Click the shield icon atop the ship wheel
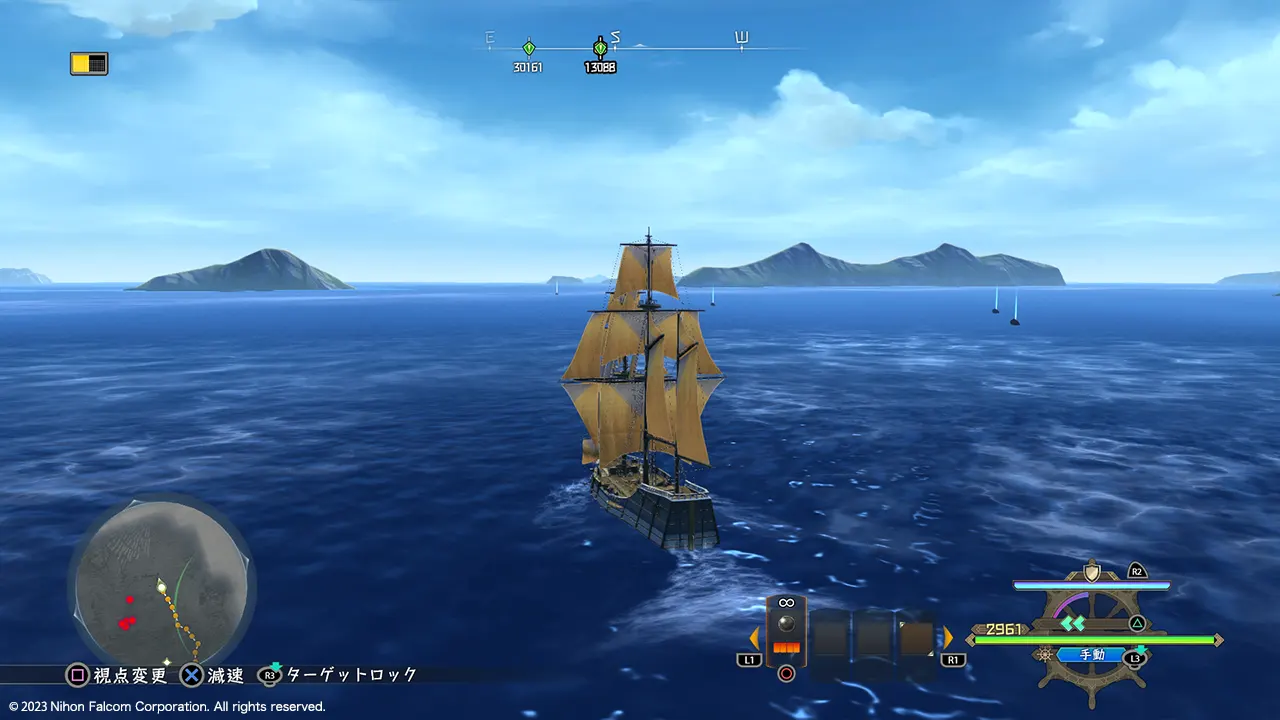This screenshot has height=720, width=1280. pyautogui.click(x=1092, y=573)
